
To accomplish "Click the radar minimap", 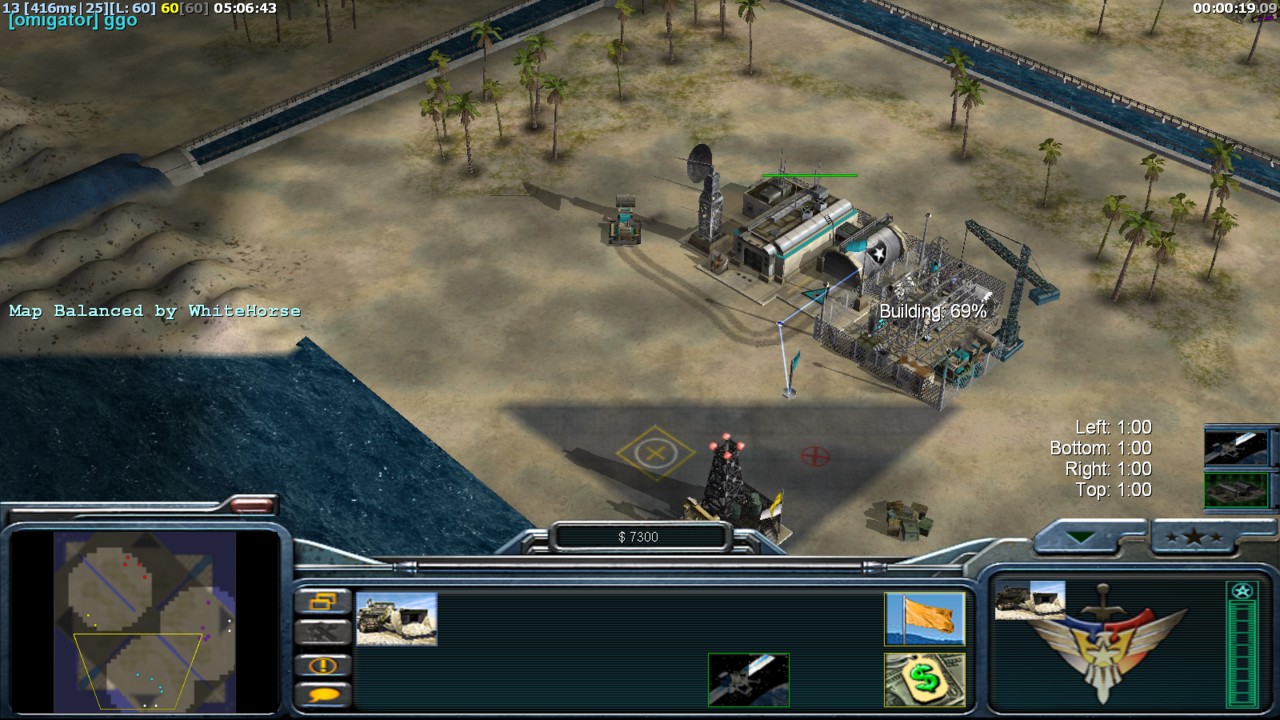I will click(146, 618).
